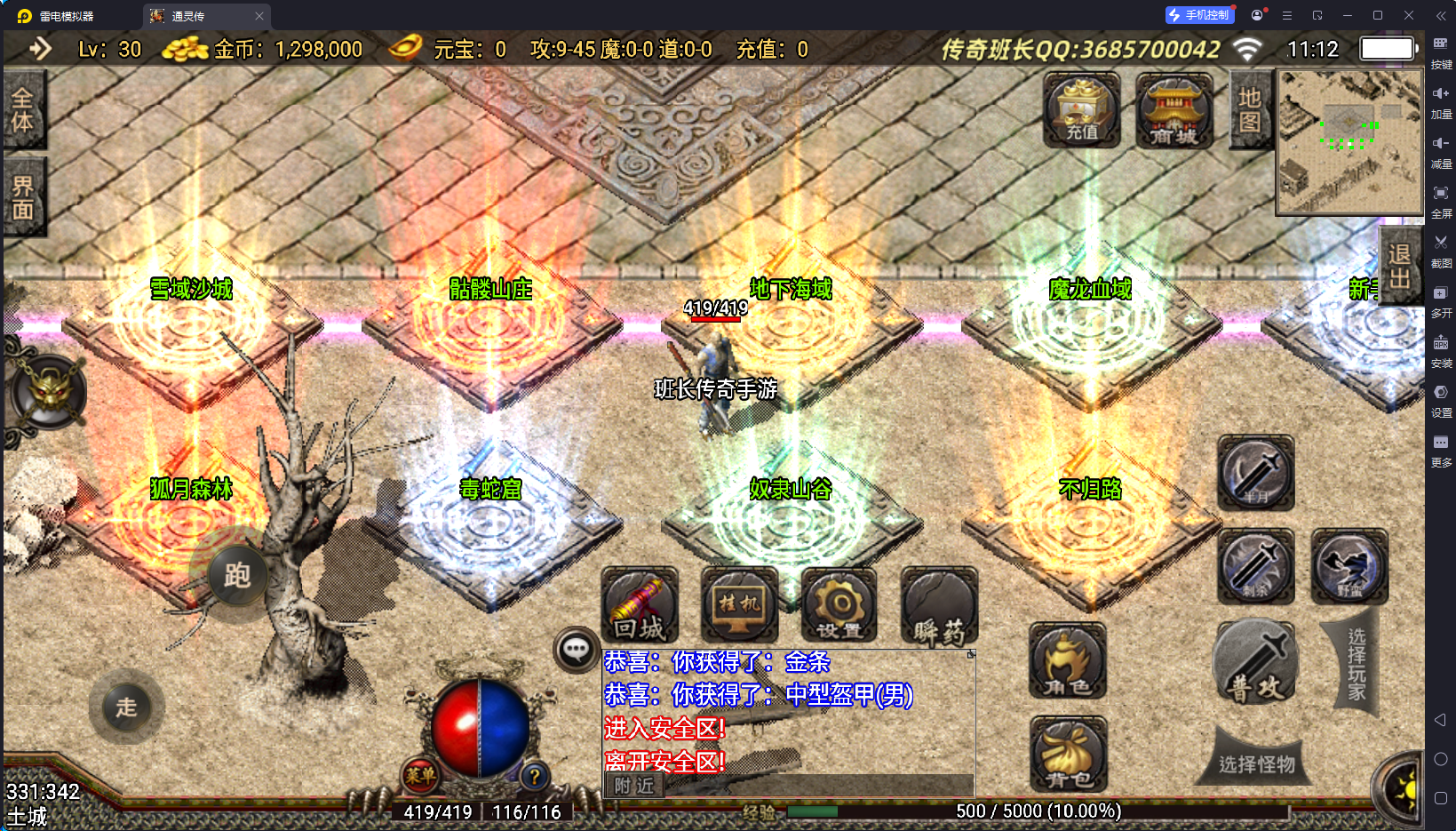This screenshot has width=1456, height=831.
Task: Open the 地图 map button
Action: (x=1250, y=110)
